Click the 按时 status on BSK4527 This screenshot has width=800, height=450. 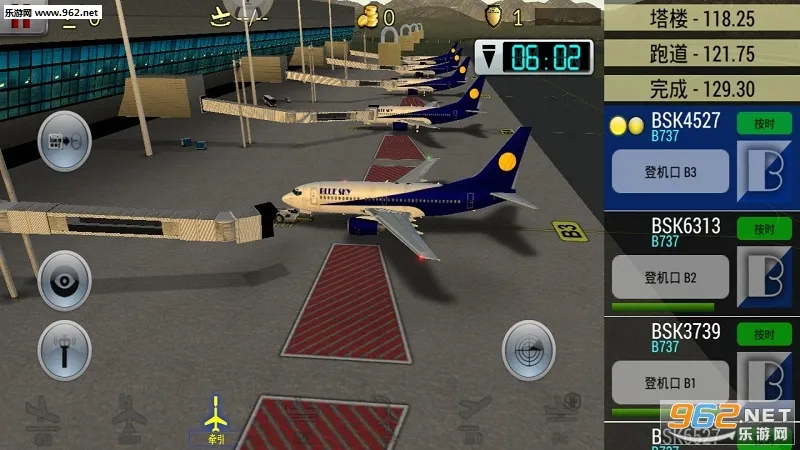[764, 123]
